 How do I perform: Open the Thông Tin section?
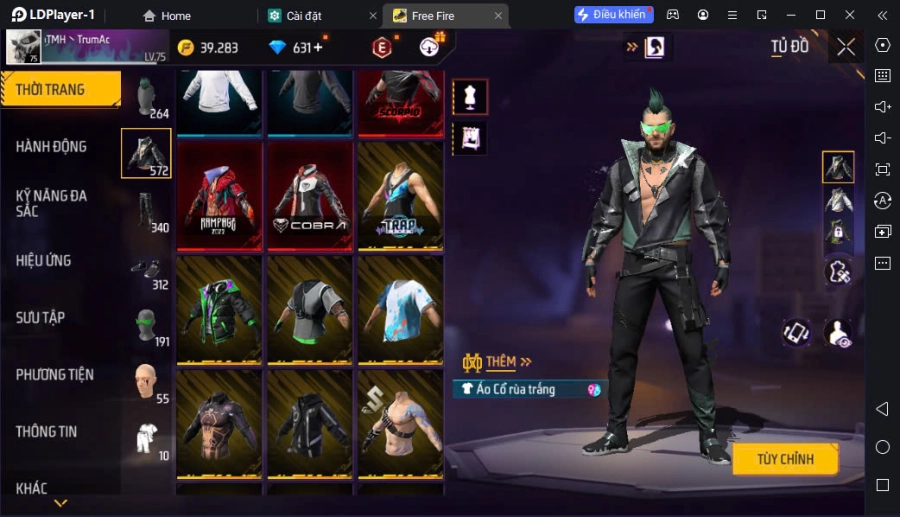[47, 432]
